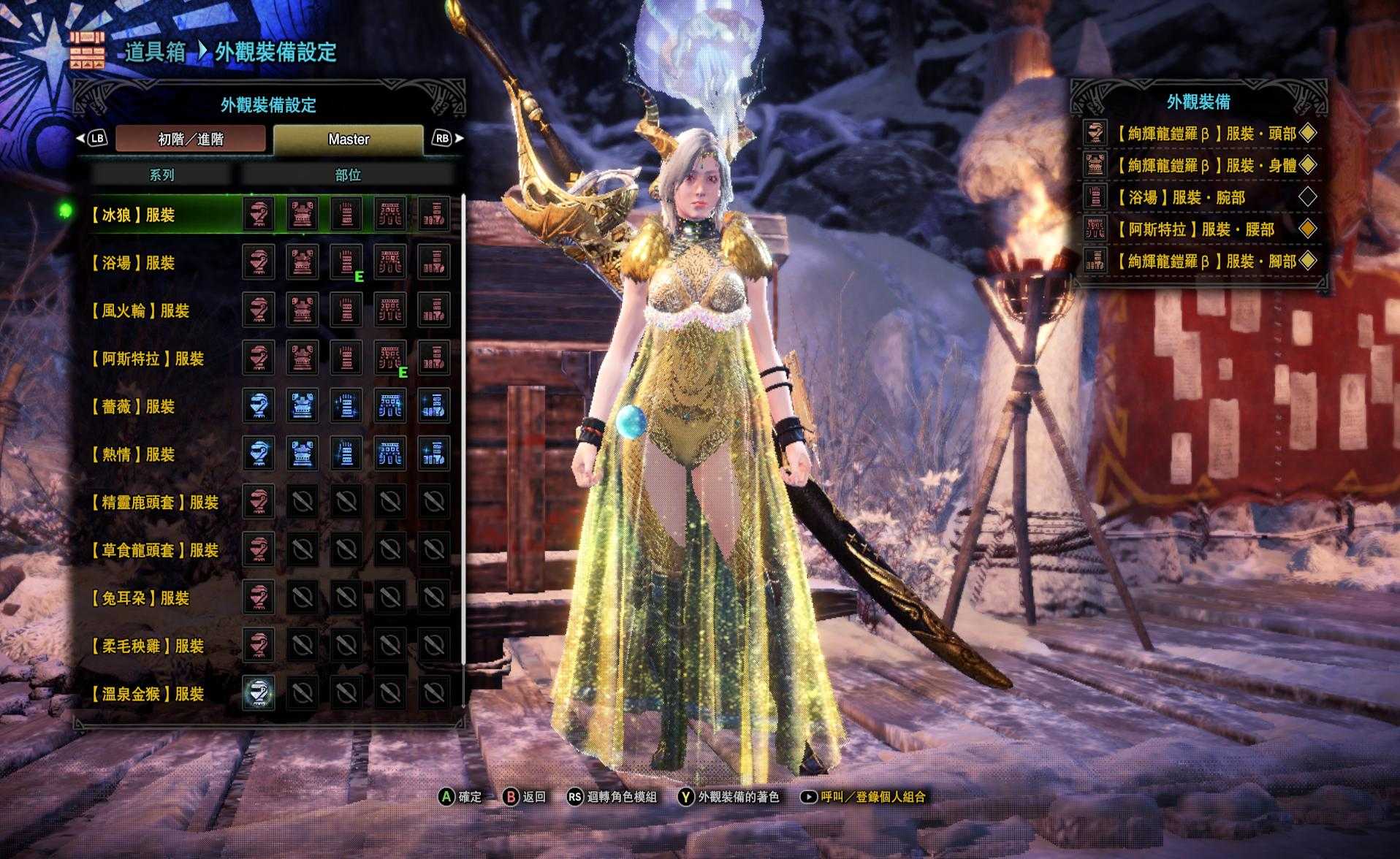Screen dimensions: 1400x859
Task: Choose the 【草食龍頭套】服裝 row
Action: 153,550
